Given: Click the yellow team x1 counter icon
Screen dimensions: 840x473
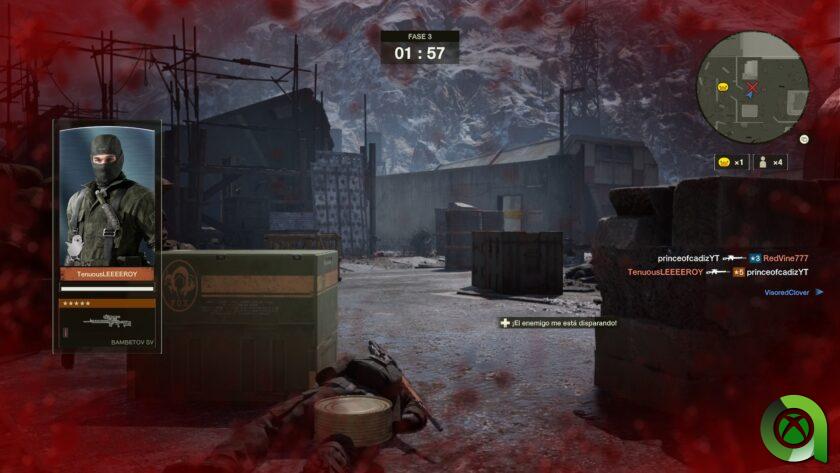Looking at the screenshot, I should coord(730,161).
